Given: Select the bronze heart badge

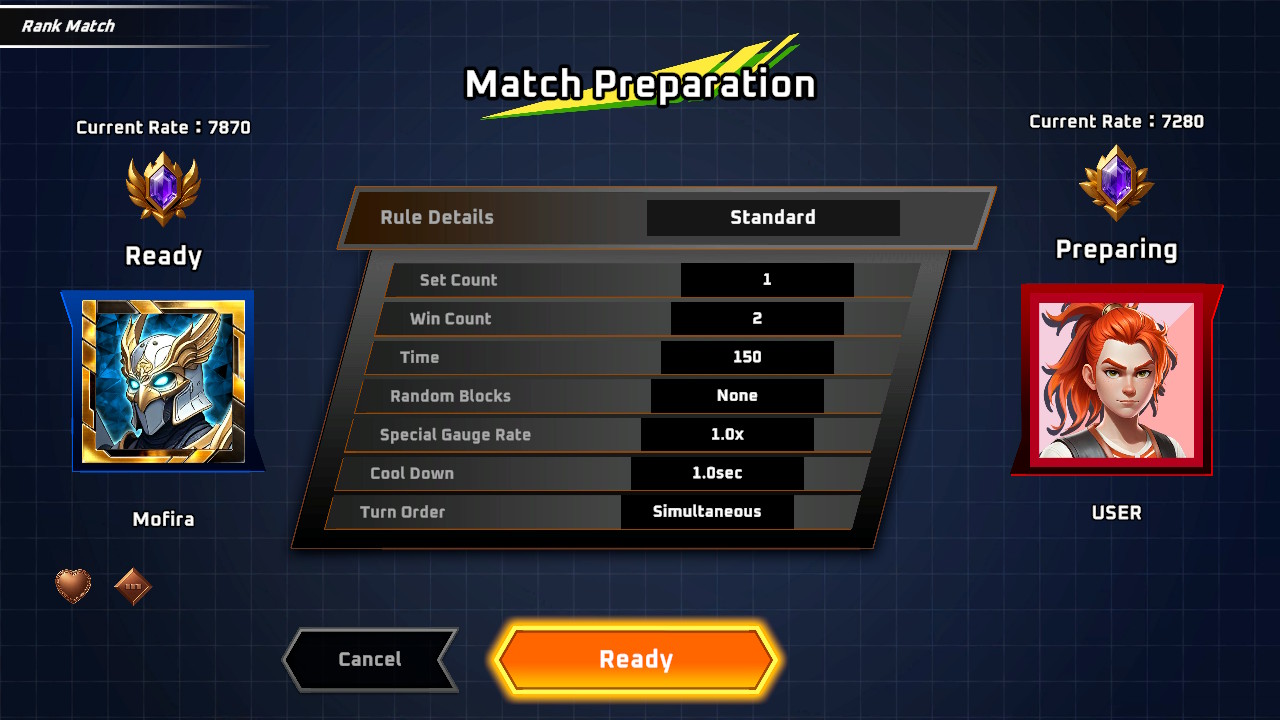Looking at the screenshot, I should [74, 586].
